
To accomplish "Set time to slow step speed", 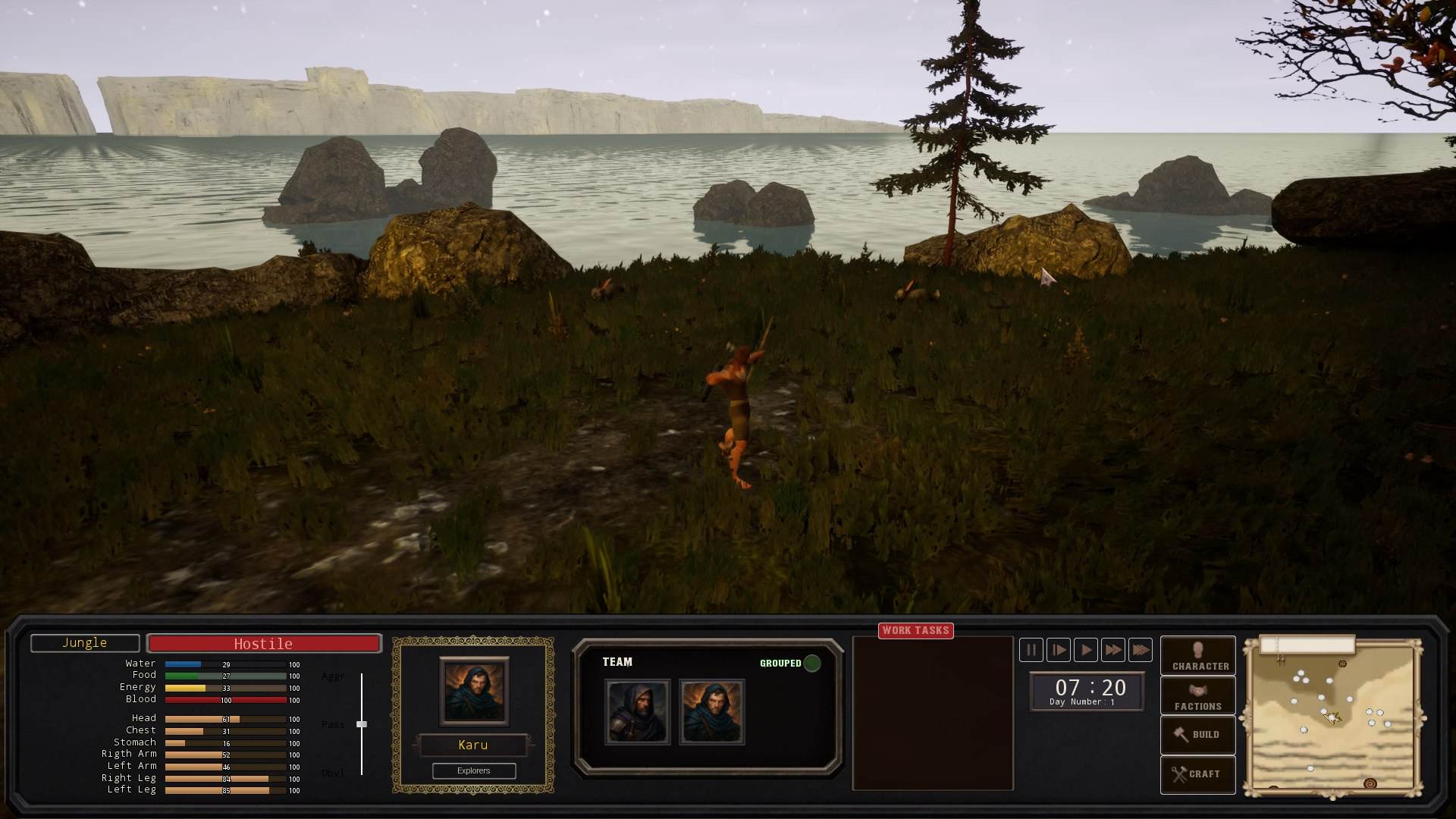I will point(1059,650).
